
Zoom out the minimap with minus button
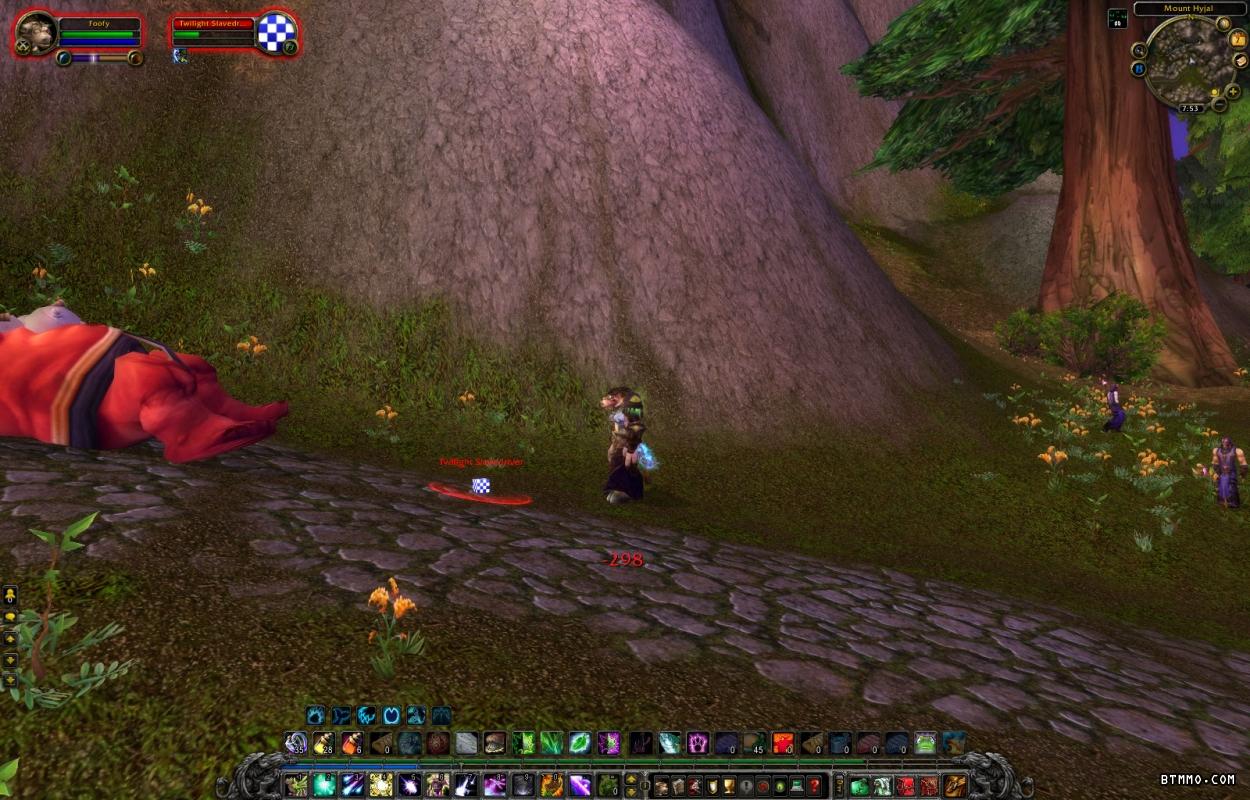pyautogui.click(x=1219, y=104)
